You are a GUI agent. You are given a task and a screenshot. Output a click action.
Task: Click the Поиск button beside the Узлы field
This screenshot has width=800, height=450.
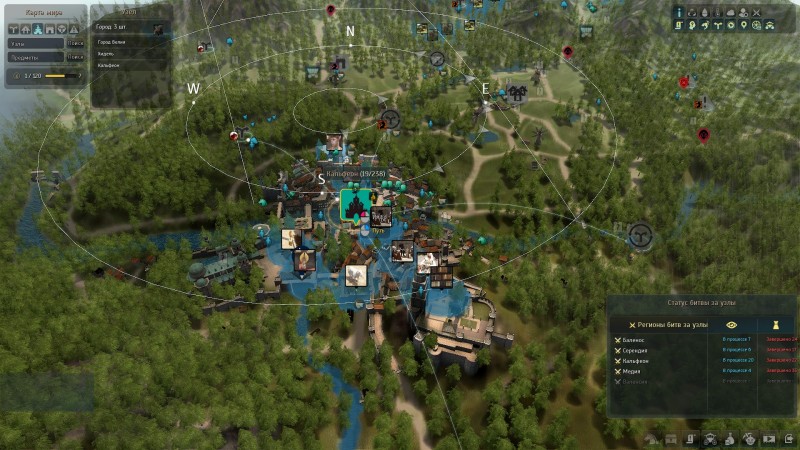pos(76,43)
